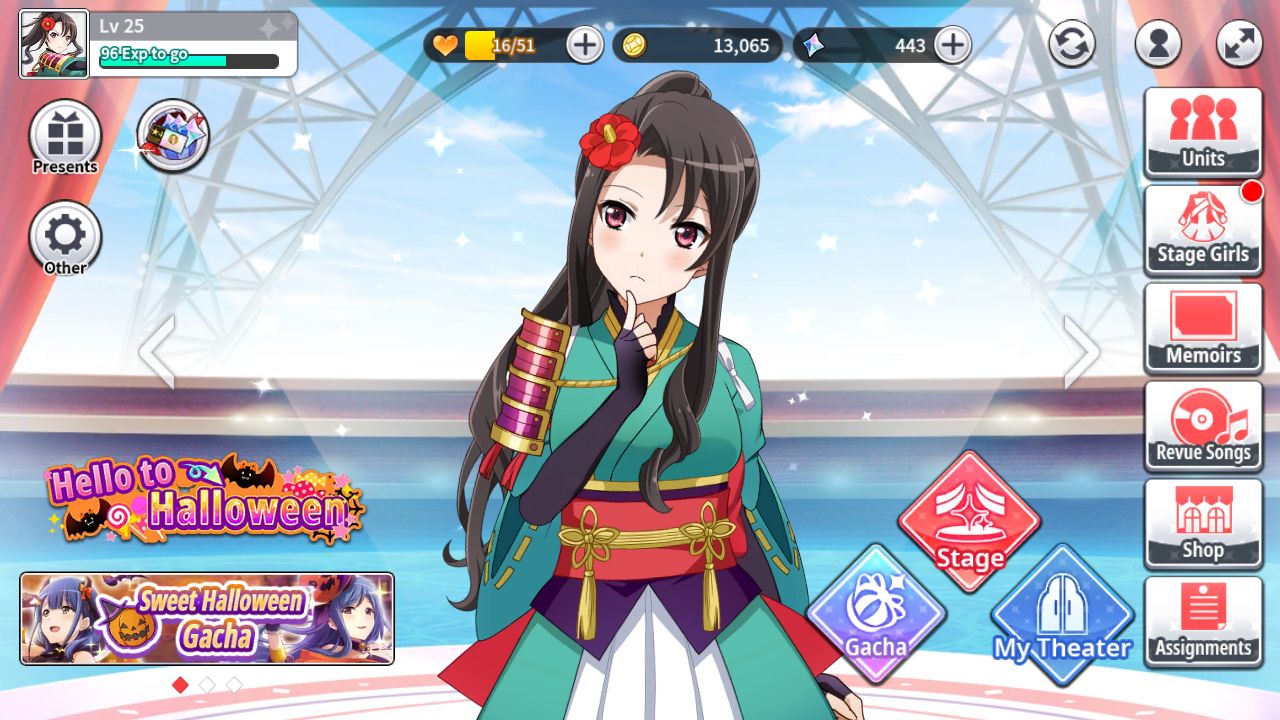Select the red Stage diamond button
Screen dimensions: 1280x720
[x=969, y=521]
